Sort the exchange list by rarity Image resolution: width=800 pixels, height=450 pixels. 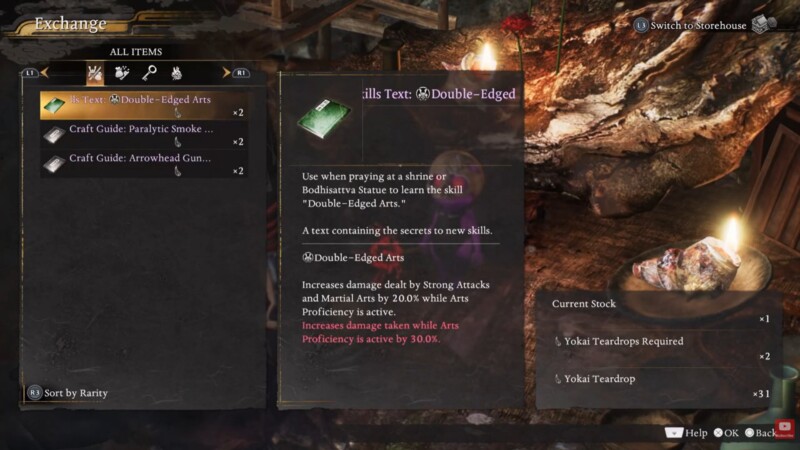68,393
